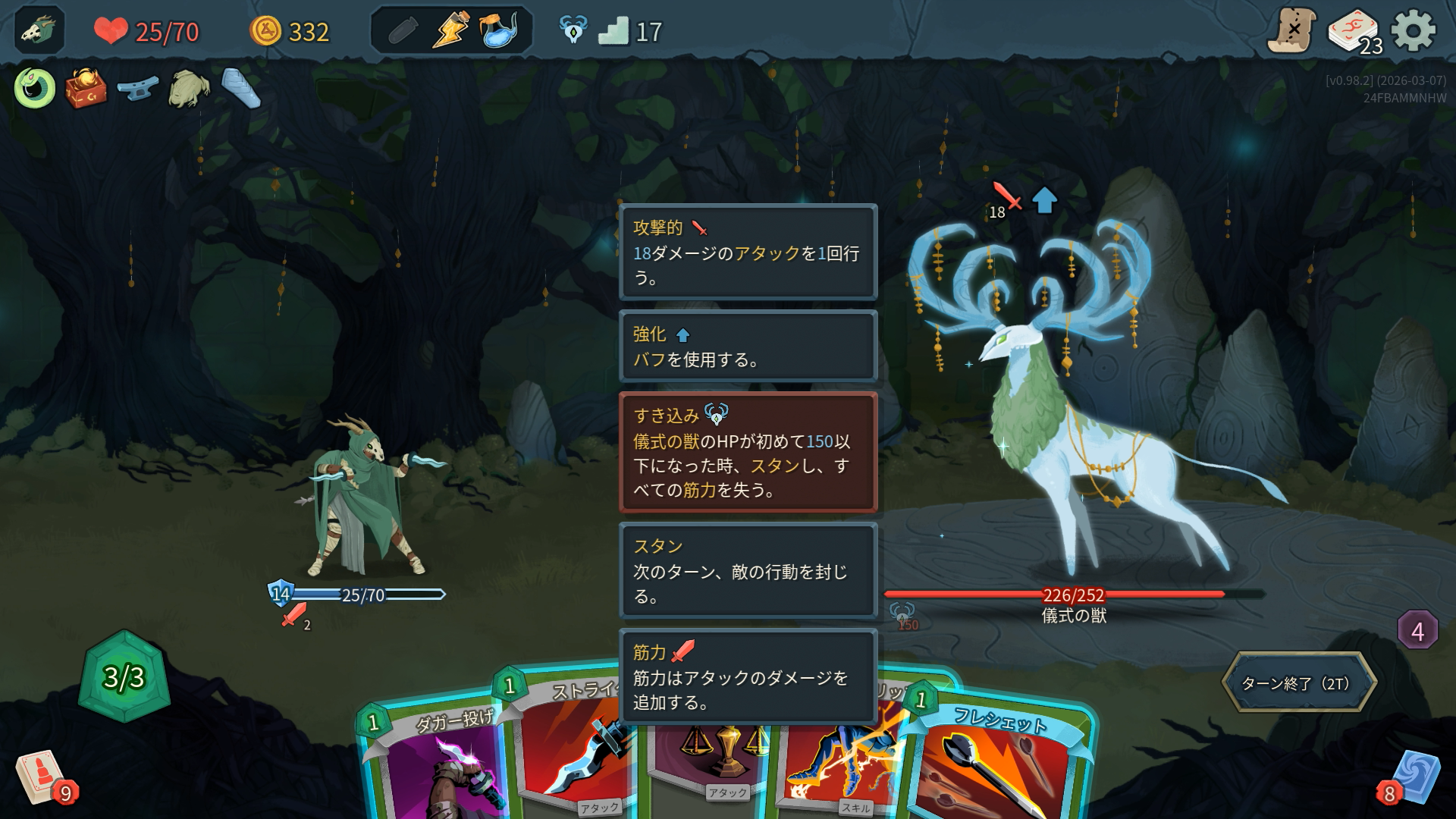Use the blue flask potion

coord(499,31)
